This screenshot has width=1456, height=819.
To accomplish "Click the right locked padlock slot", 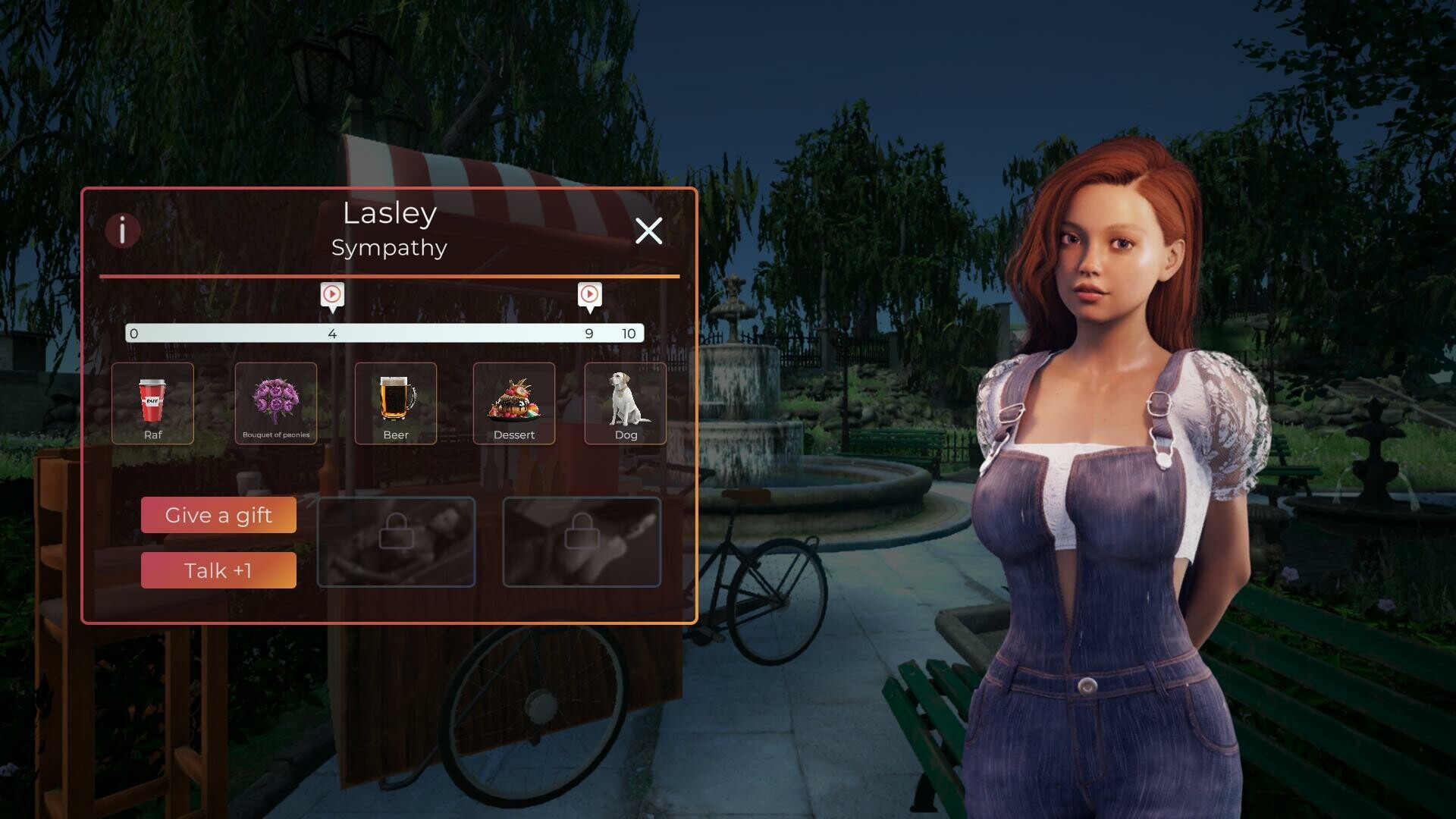I will [x=581, y=541].
